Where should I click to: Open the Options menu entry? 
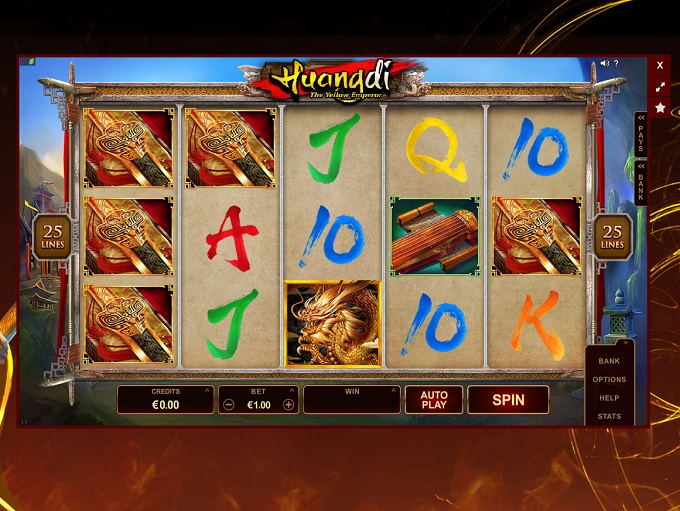609,380
